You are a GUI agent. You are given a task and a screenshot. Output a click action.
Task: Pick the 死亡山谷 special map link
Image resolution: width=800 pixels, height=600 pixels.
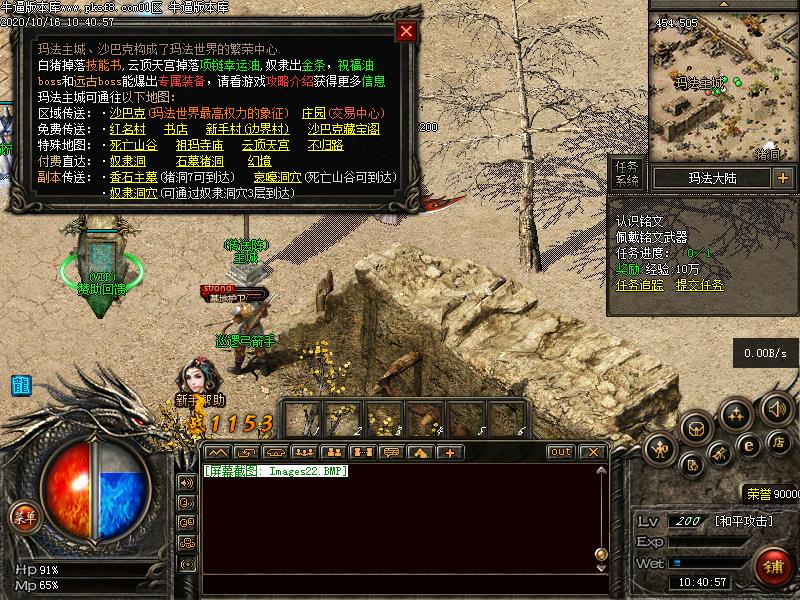pyautogui.click(x=133, y=145)
